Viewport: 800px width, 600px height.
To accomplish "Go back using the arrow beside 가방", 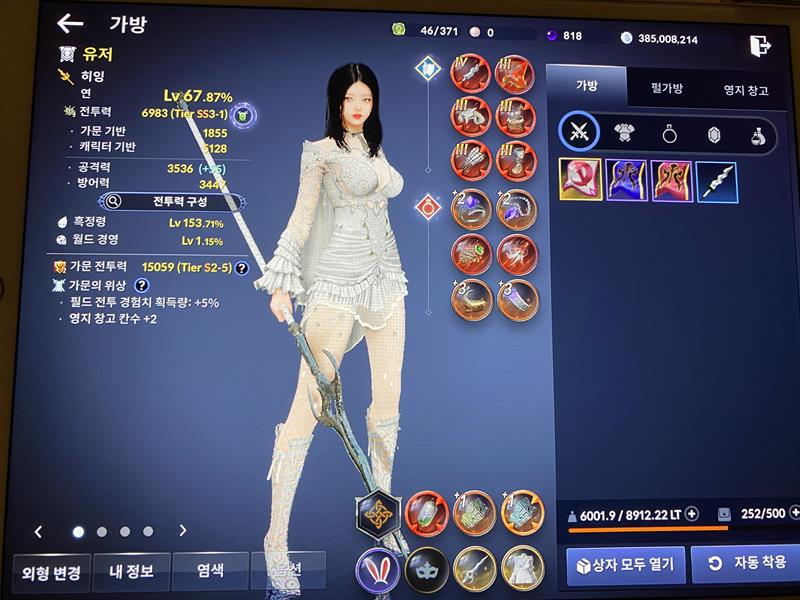I will pos(69,24).
